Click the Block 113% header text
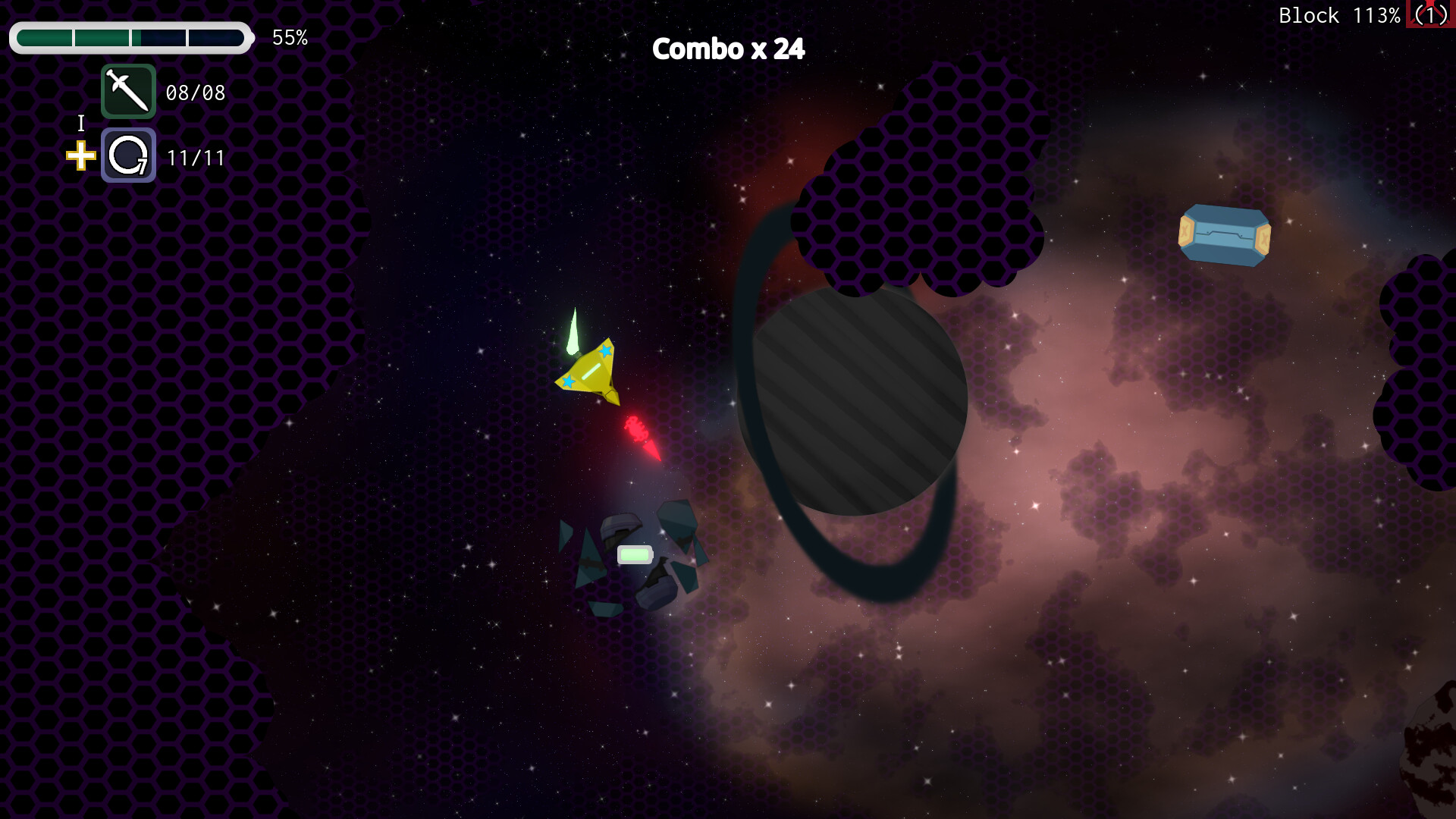This screenshot has width=1456, height=819. point(1339,14)
